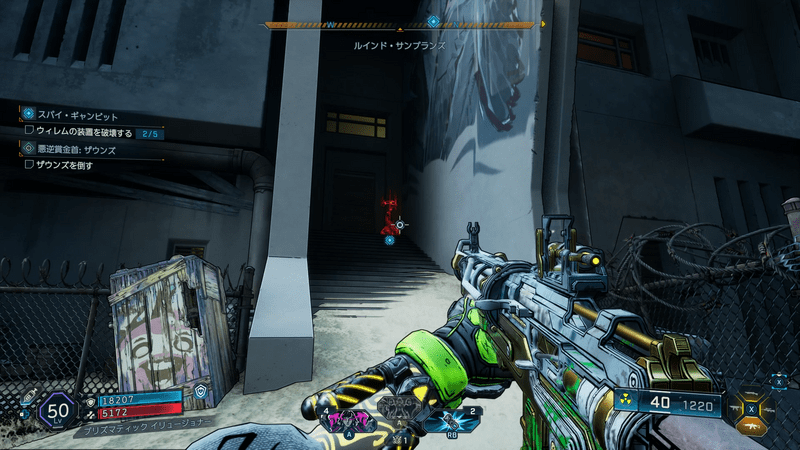Click the ザウンズを倒す objective checkbox
The height and width of the screenshot is (450, 800).
pyautogui.click(x=29, y=165)
